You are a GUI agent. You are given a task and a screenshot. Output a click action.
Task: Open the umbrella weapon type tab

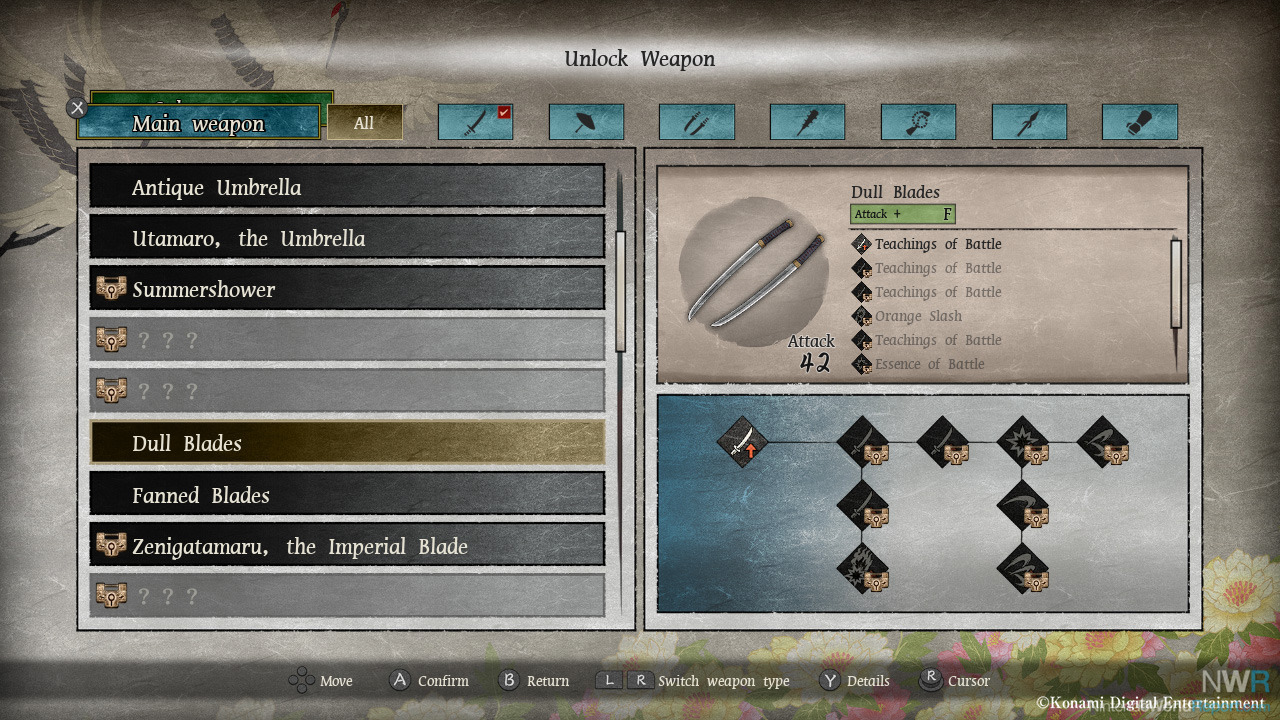[x=586, y=123]
